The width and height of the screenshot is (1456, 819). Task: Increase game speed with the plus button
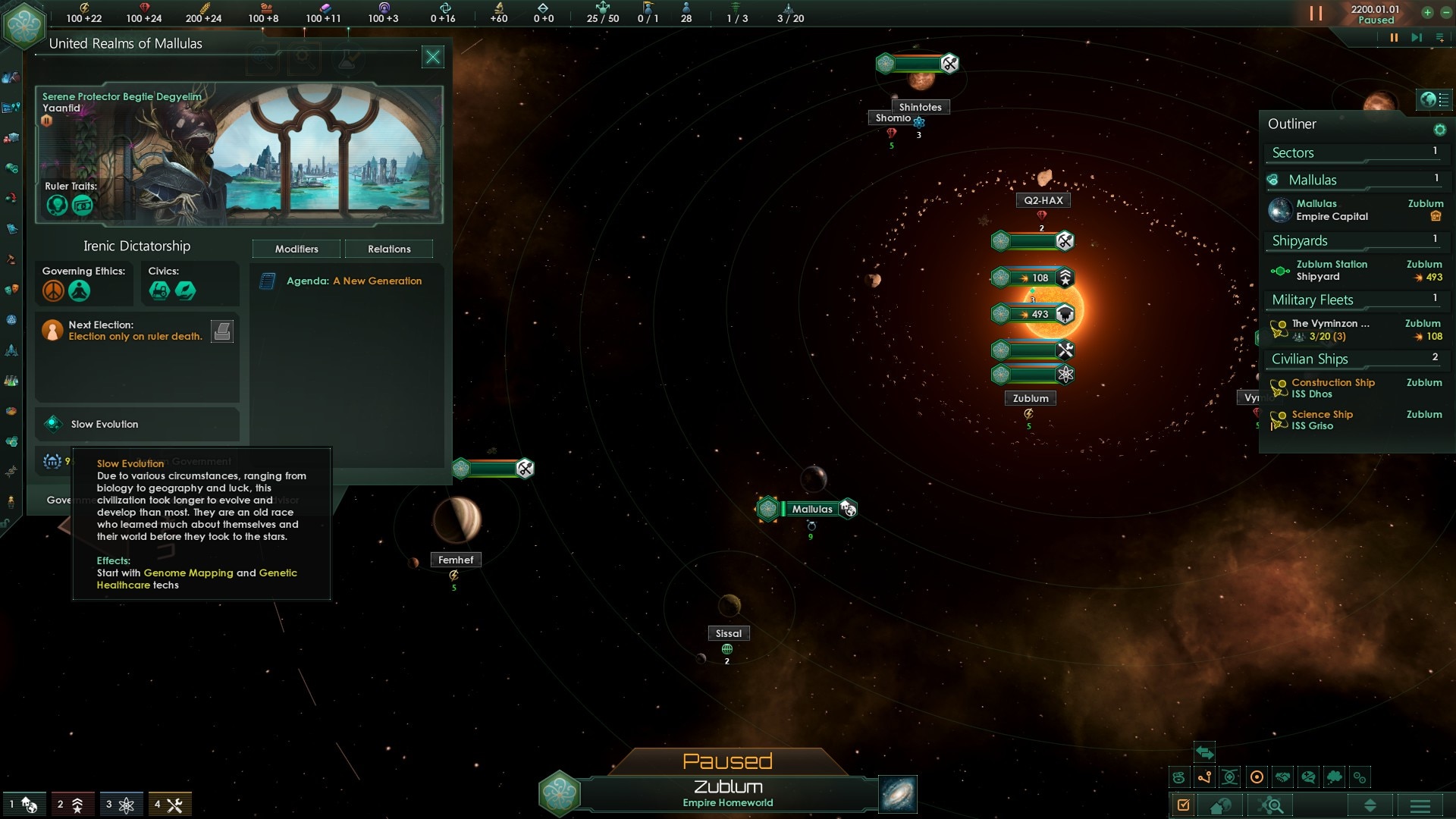point(1427,12)
